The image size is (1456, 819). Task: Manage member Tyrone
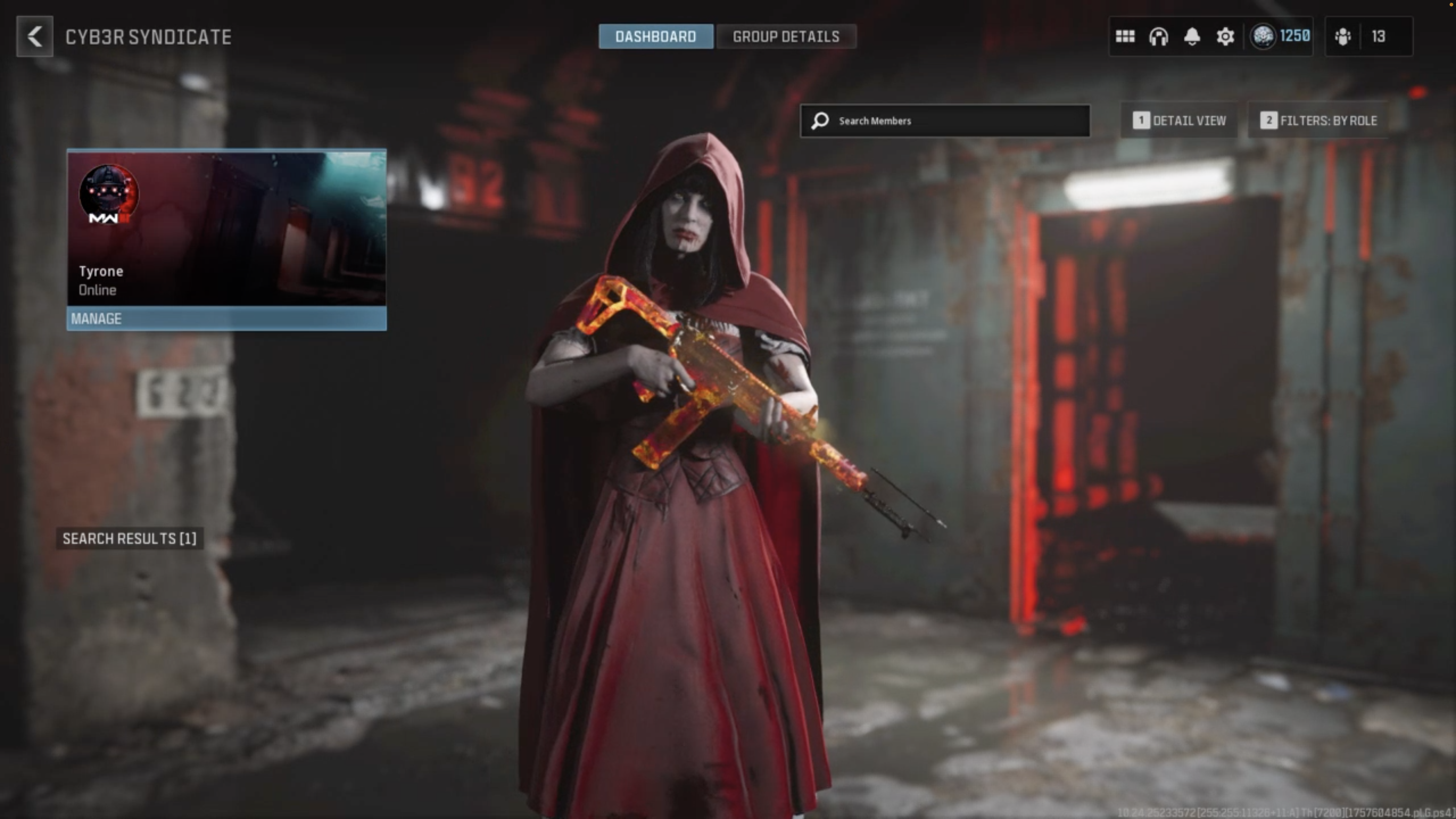pos(227,319)
